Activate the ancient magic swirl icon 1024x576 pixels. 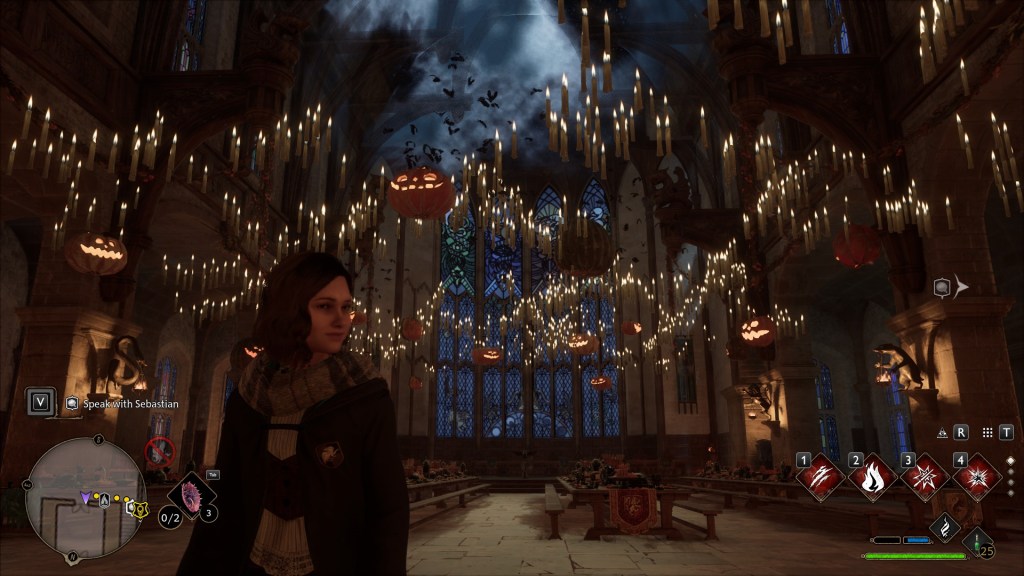[944, 528]
